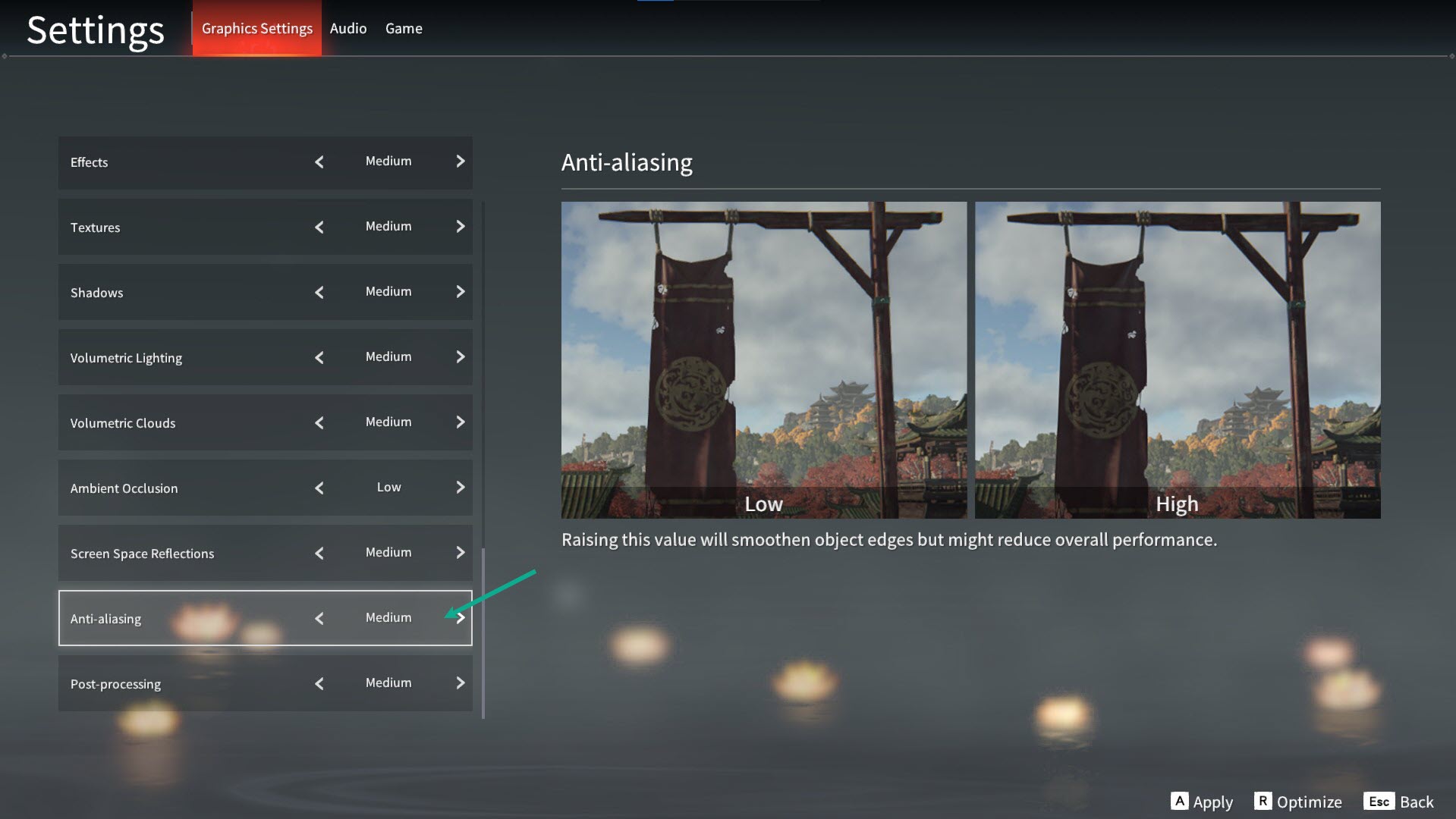
Task: Increase Effects quality with right arrow
Action: pos(460,162)
